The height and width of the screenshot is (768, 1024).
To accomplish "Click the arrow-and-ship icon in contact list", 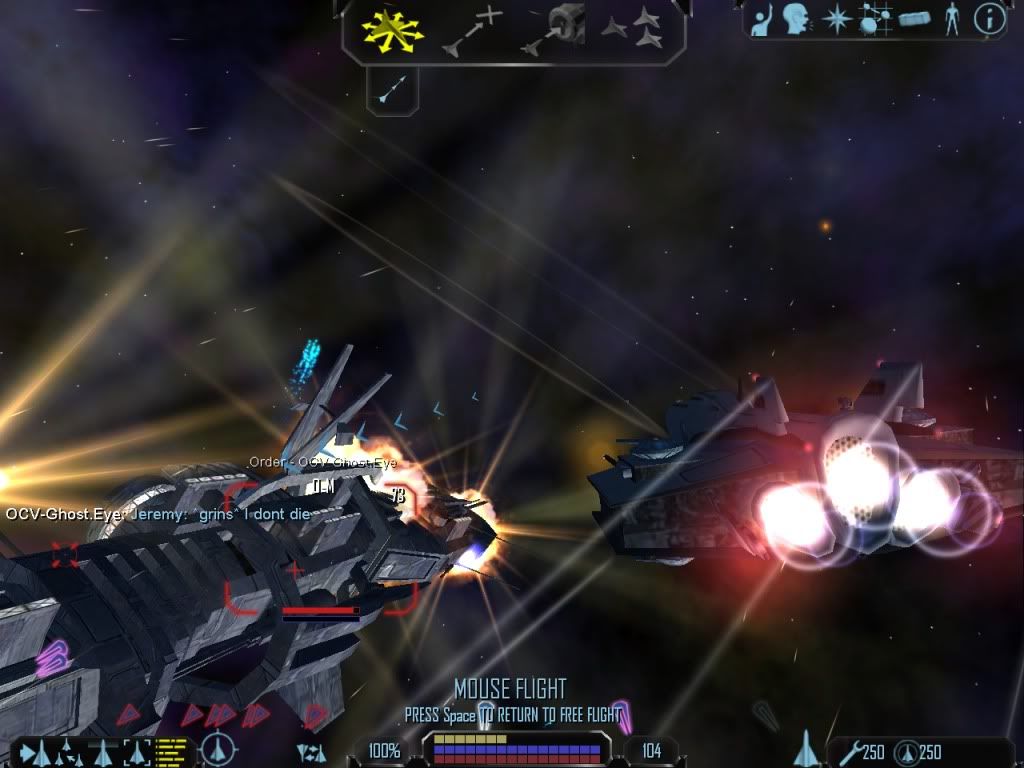I will click(36, 751).
